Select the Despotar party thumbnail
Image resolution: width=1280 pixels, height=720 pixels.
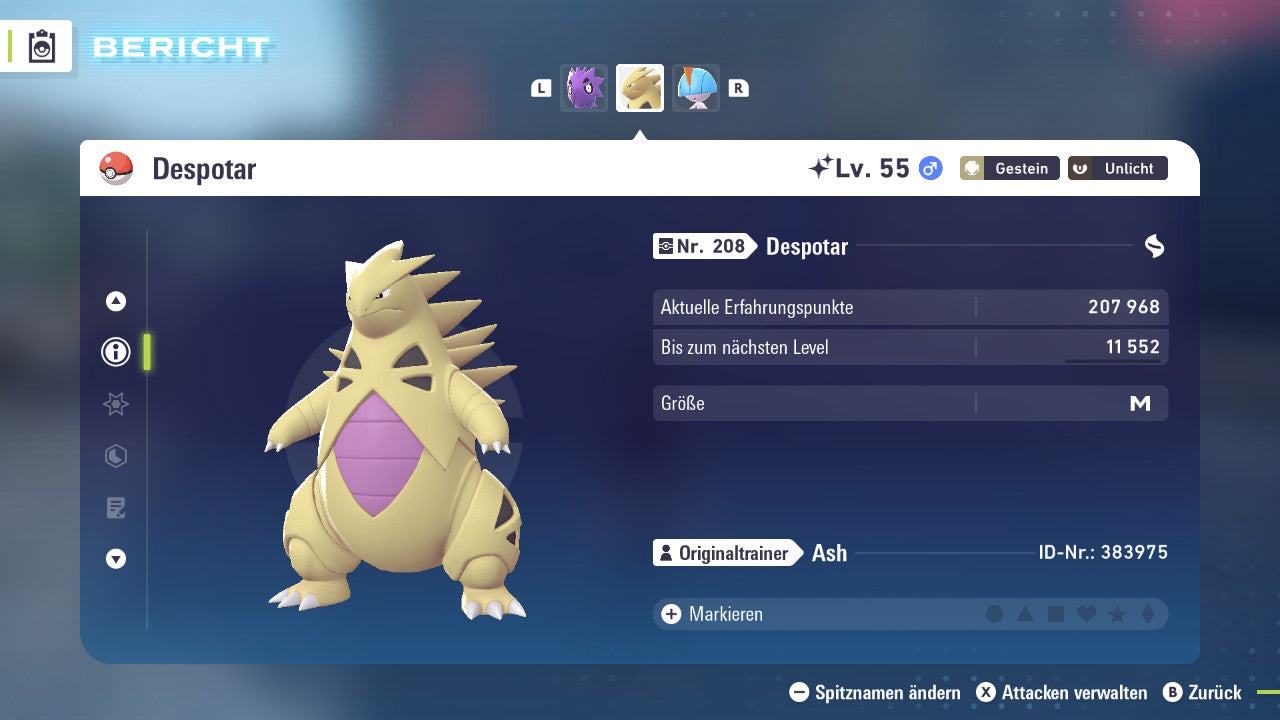[640, 88]
